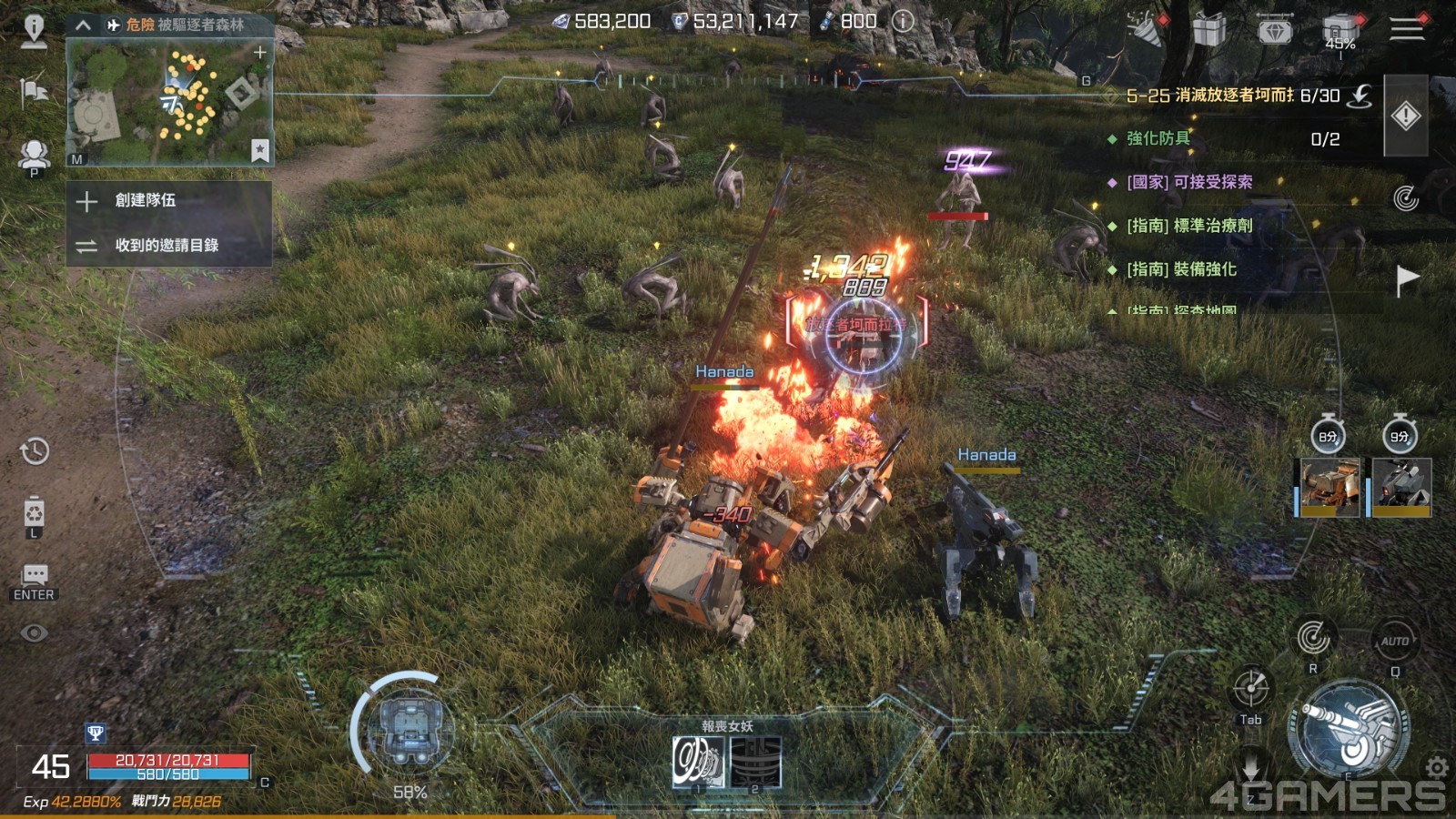1456x819 pixels.
Task: Select [指南] 裝備強化 guide quest
Action: pos(1181,269)
